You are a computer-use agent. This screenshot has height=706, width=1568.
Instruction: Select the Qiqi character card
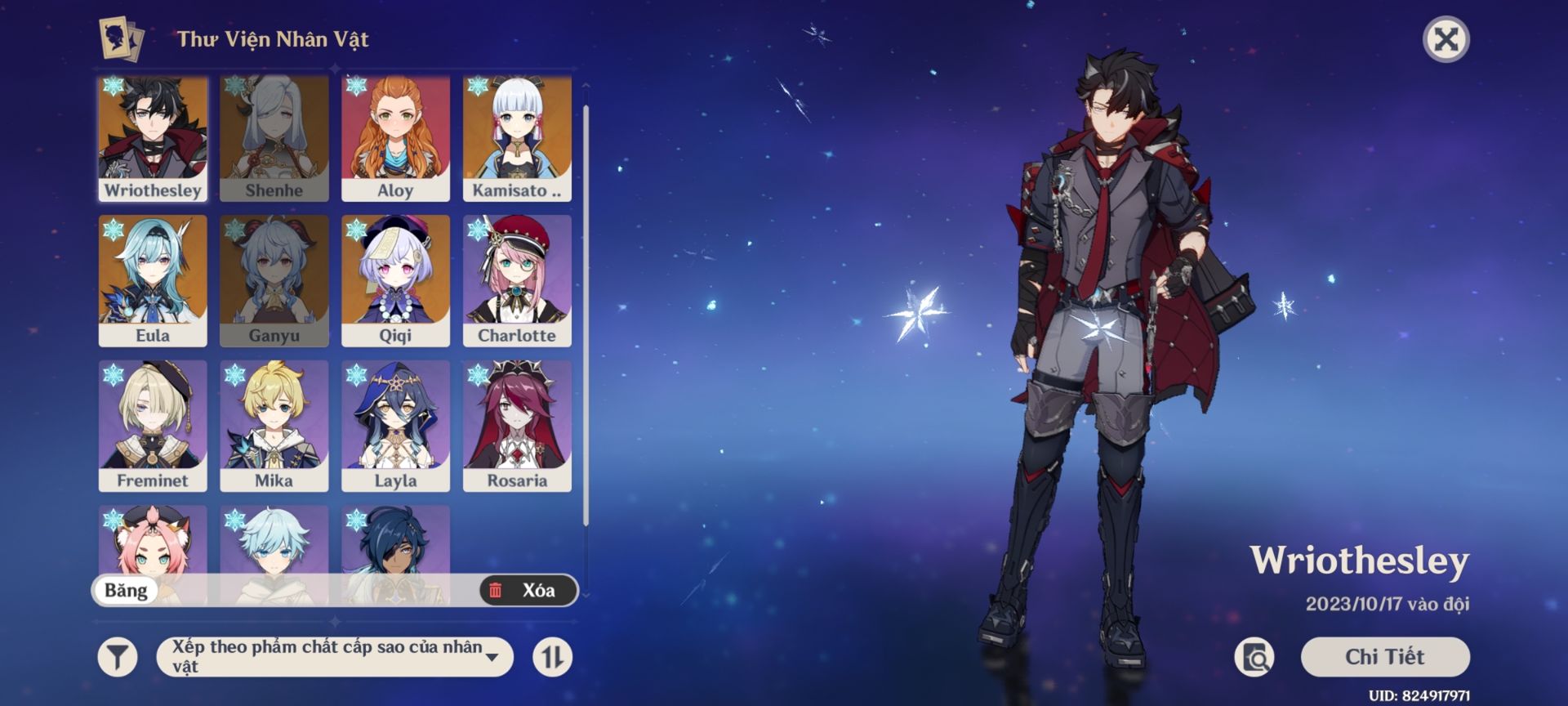point(395,280)
